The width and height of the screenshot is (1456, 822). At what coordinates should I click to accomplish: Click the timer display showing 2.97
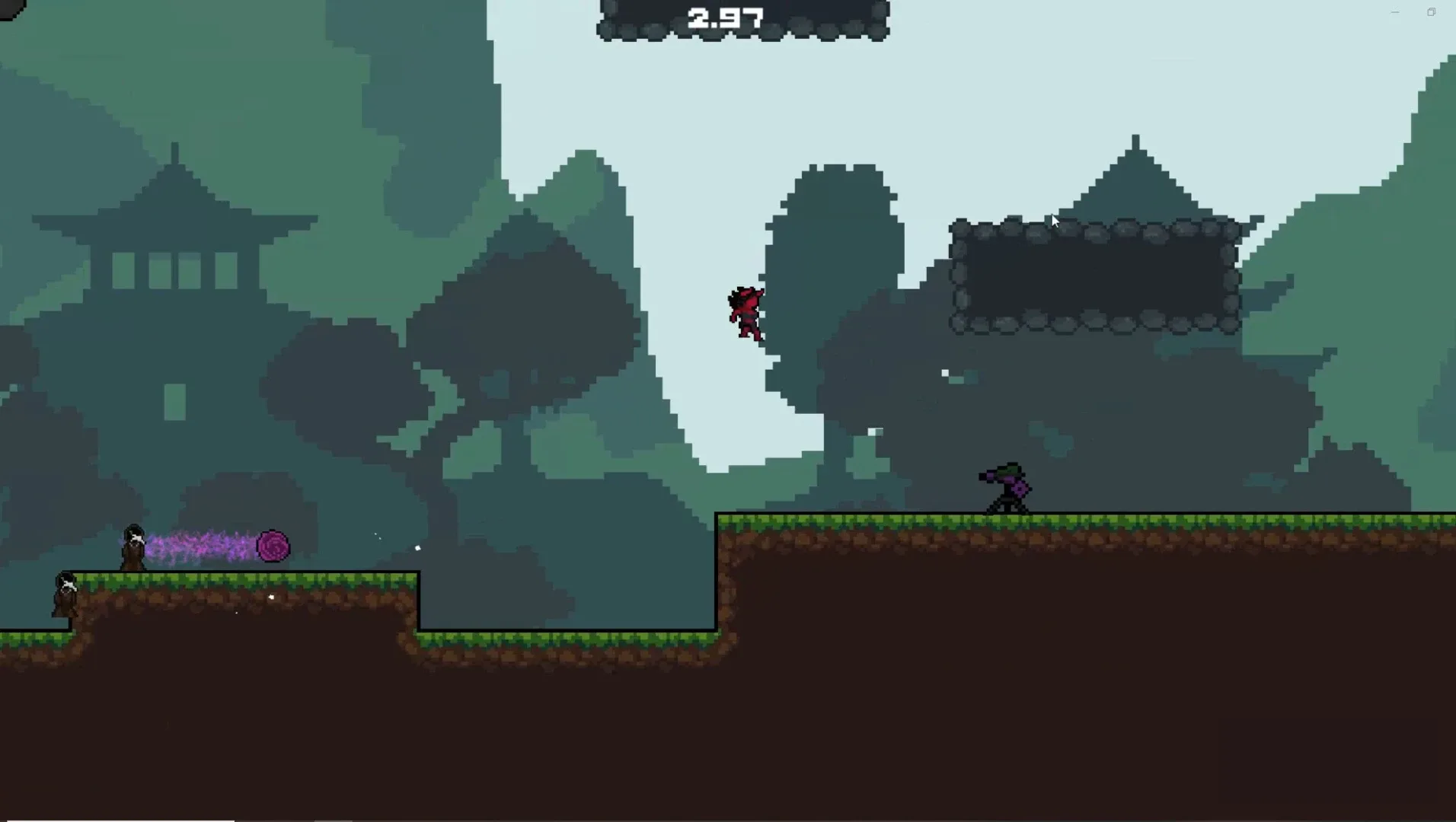726,16
